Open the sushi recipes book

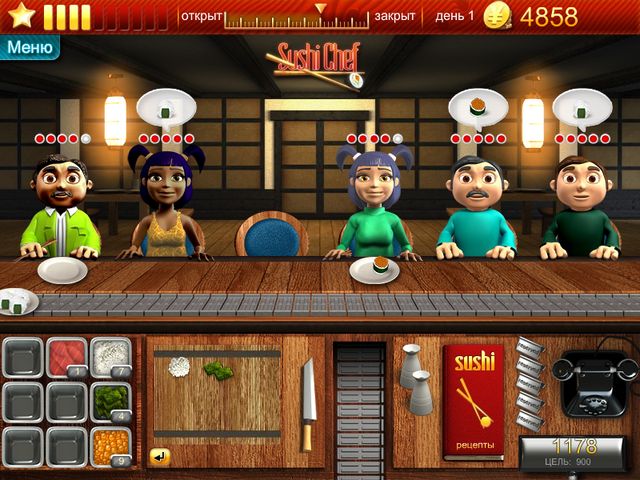coord(473,402)
